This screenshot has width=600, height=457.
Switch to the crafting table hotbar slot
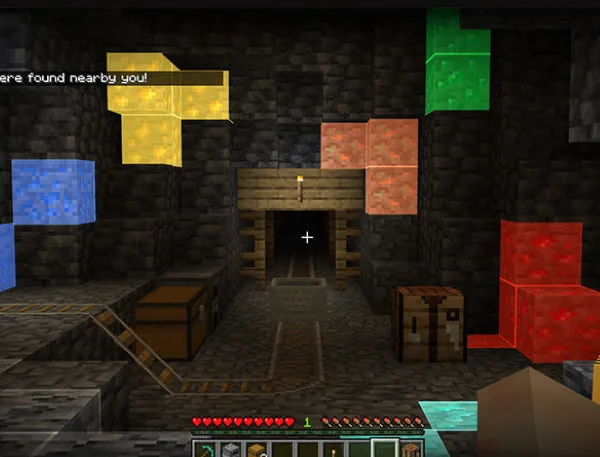[410, 449]
